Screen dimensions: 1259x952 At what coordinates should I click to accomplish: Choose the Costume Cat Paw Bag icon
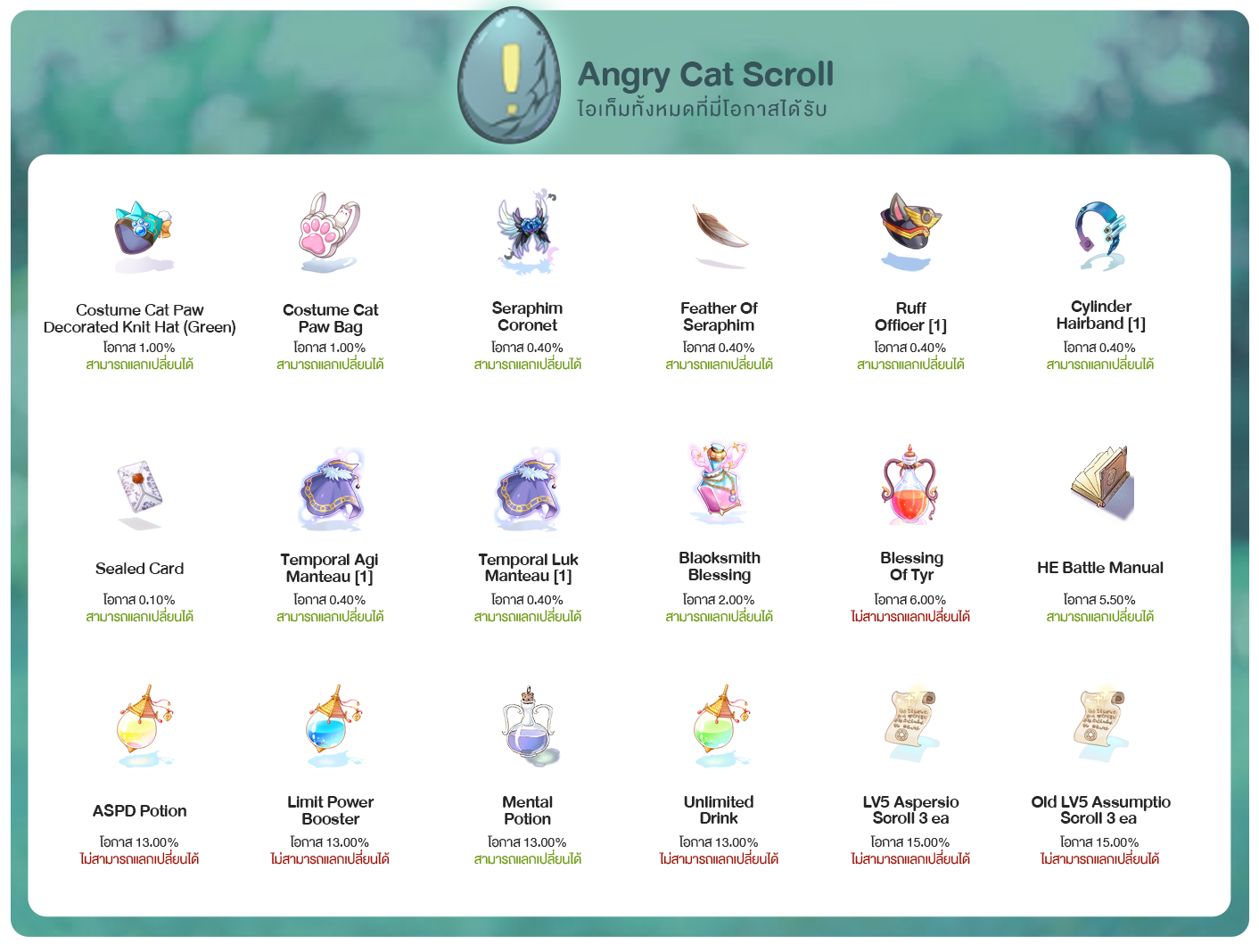(x=329, y=232)
